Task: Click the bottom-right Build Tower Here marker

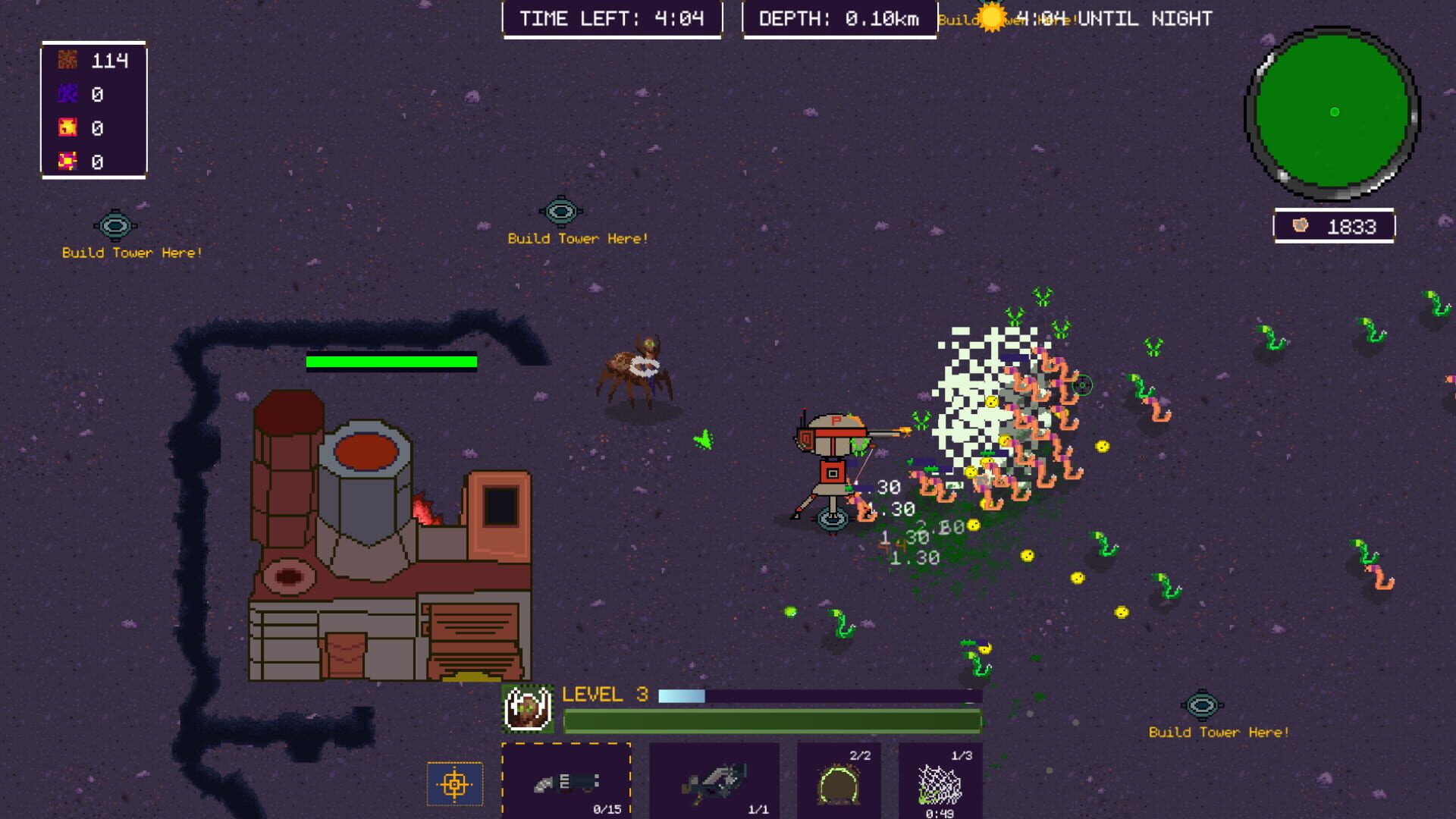Action: pyautogui.click(x=1204, y=704)
